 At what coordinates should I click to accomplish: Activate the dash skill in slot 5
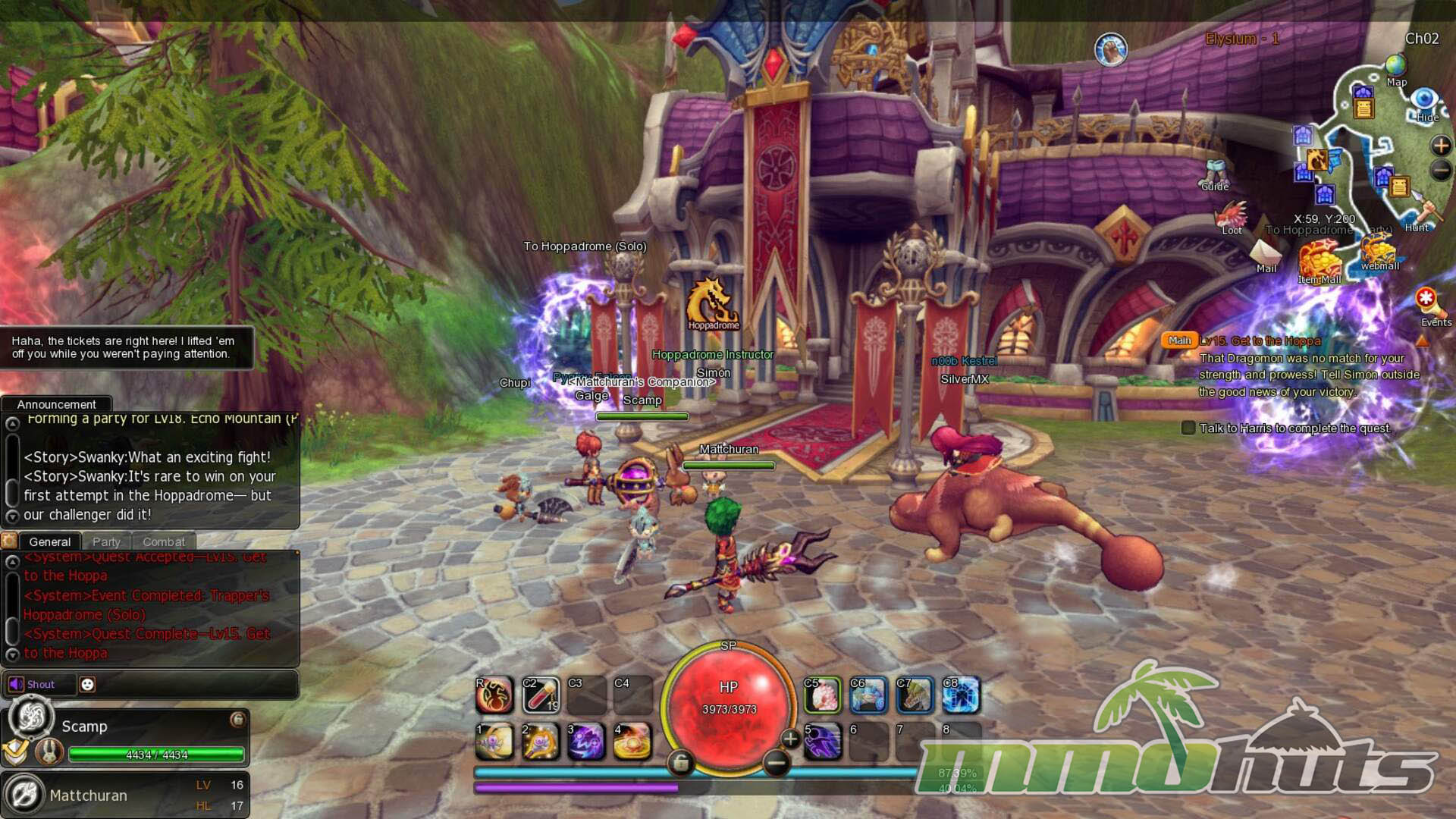(x=823, y=741)
